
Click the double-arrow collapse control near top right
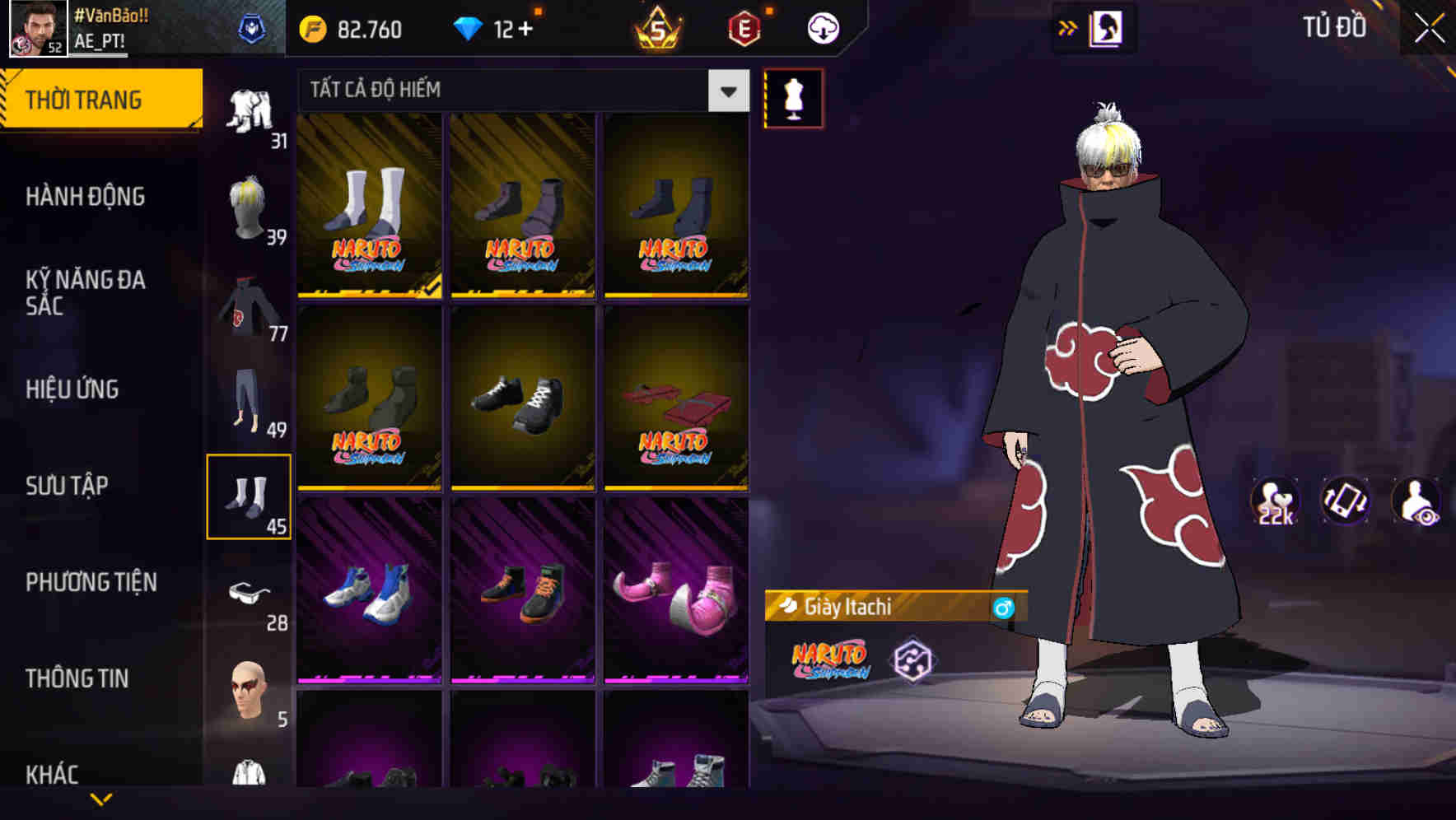(x=1067, y=26)
